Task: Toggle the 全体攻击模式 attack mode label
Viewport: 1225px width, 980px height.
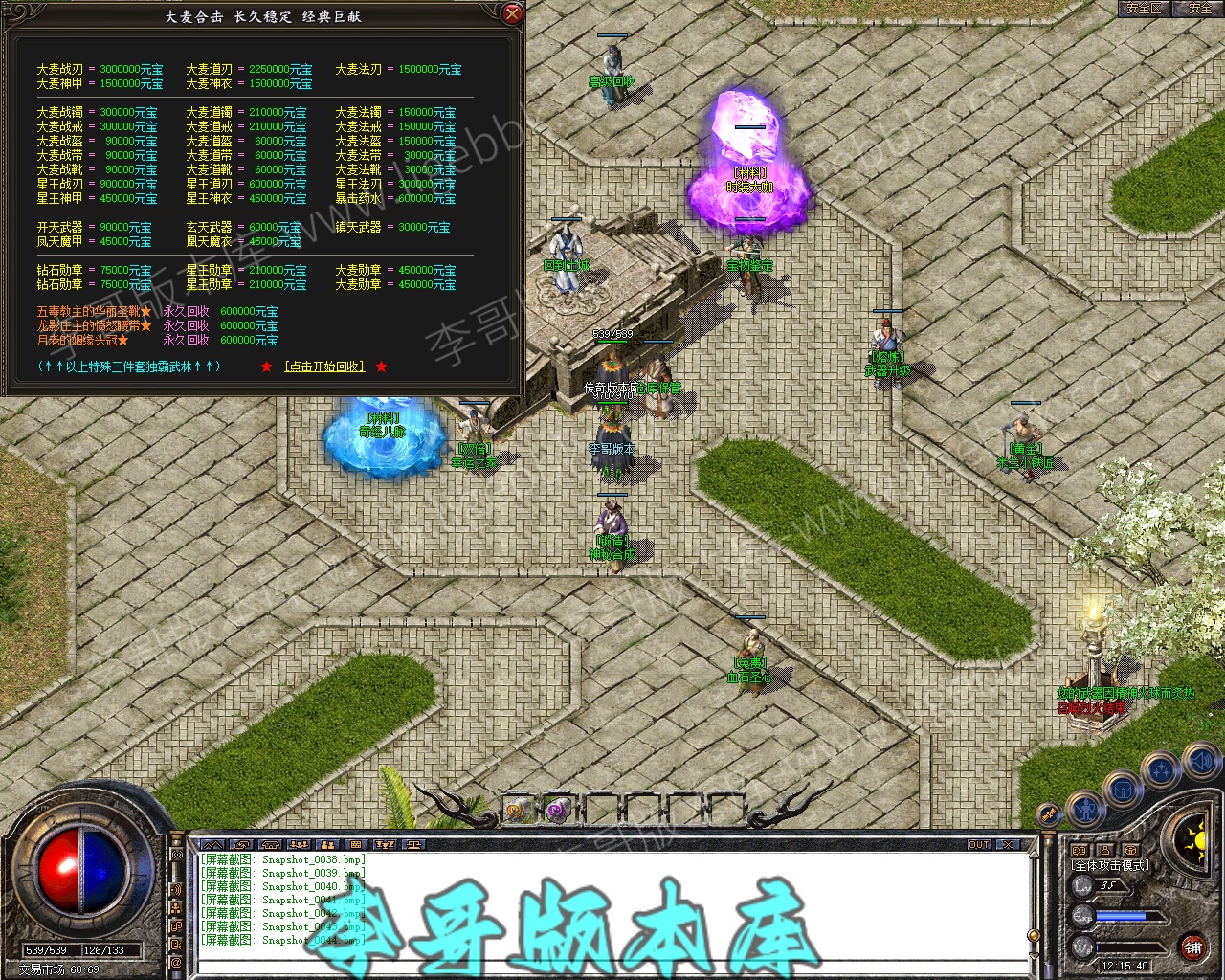Action: pos(1110,865)
